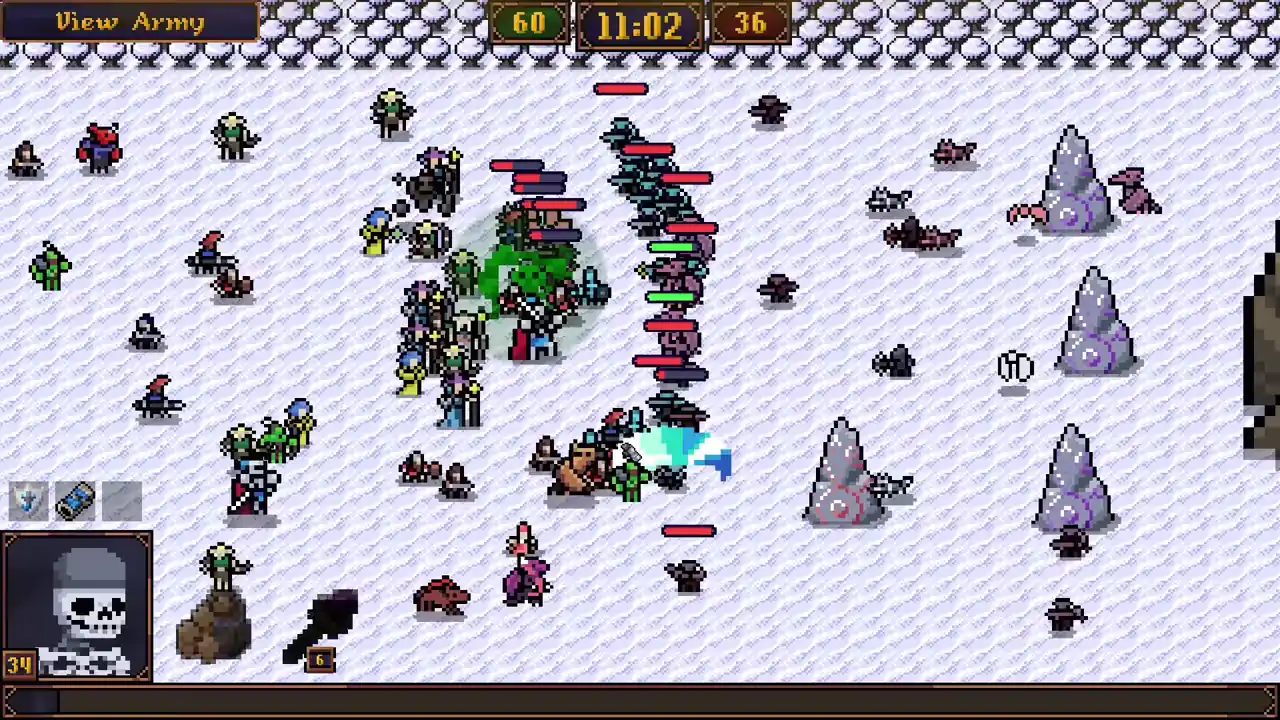Click the level 34 badge on the portrait
This screenshot has width=1280, height=720.
tap(17, 662)
